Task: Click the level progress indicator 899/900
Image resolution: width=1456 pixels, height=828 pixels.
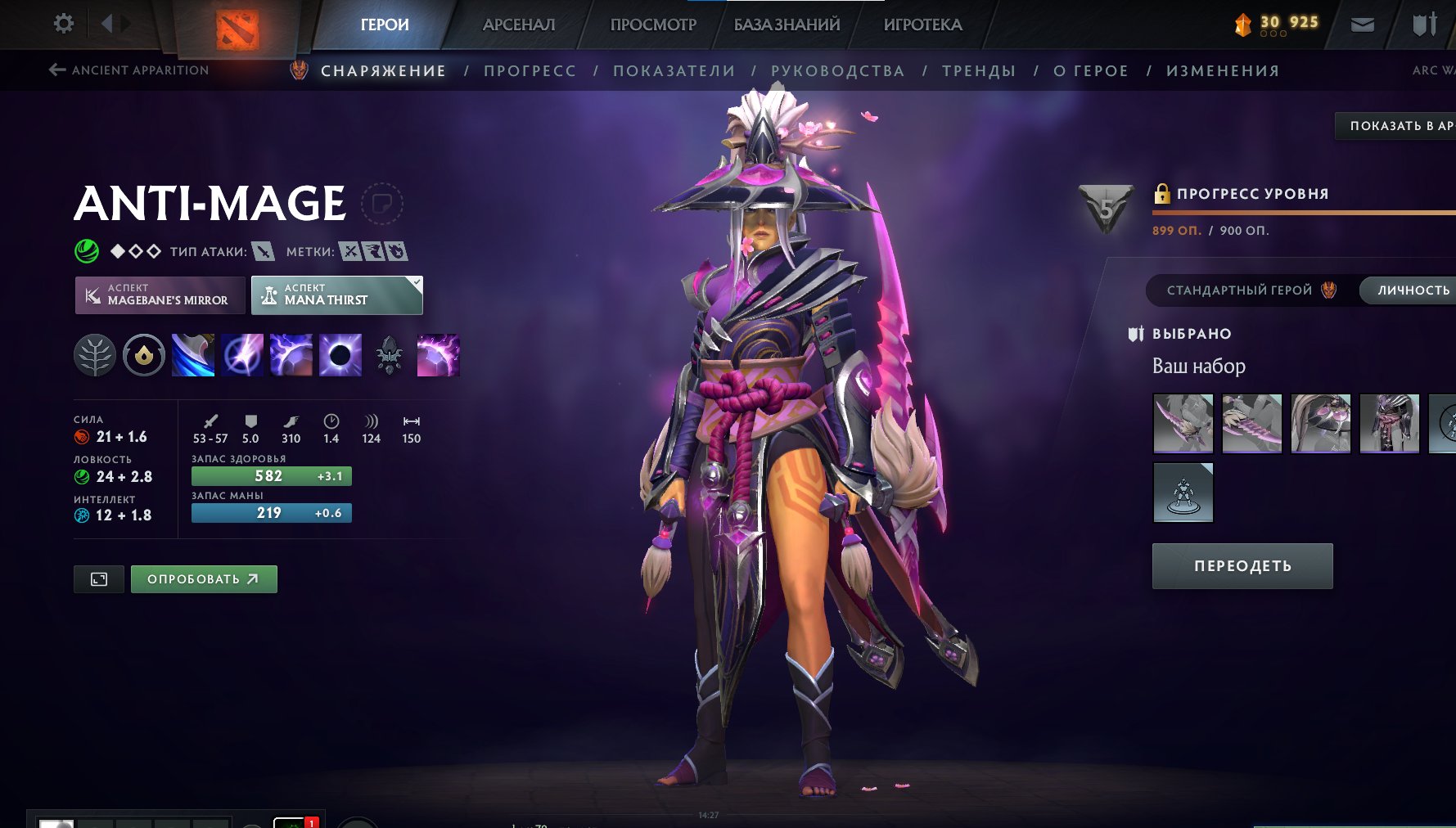Action: coord(1210,230)
